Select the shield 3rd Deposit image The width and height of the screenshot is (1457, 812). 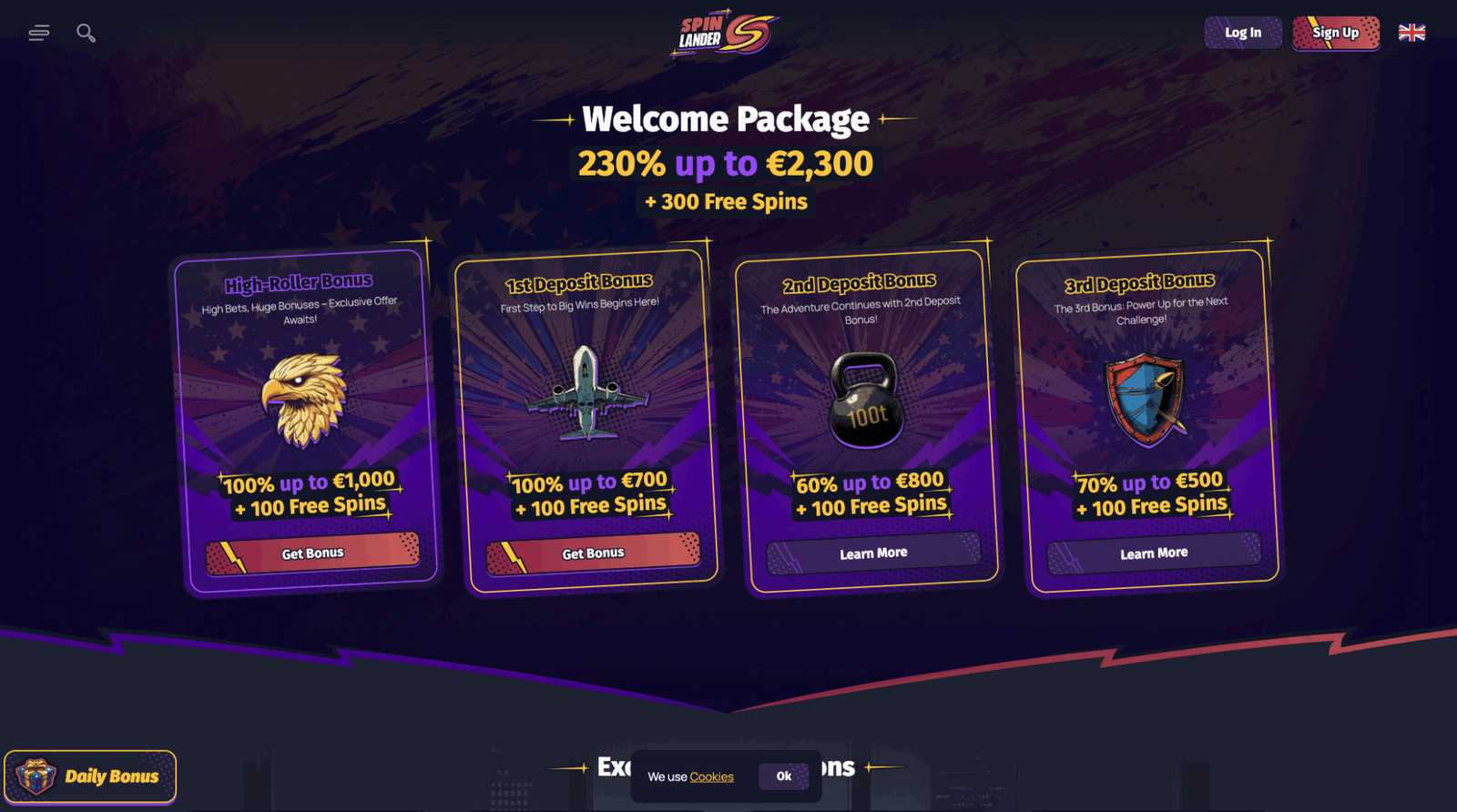[x=1146, y=400]
